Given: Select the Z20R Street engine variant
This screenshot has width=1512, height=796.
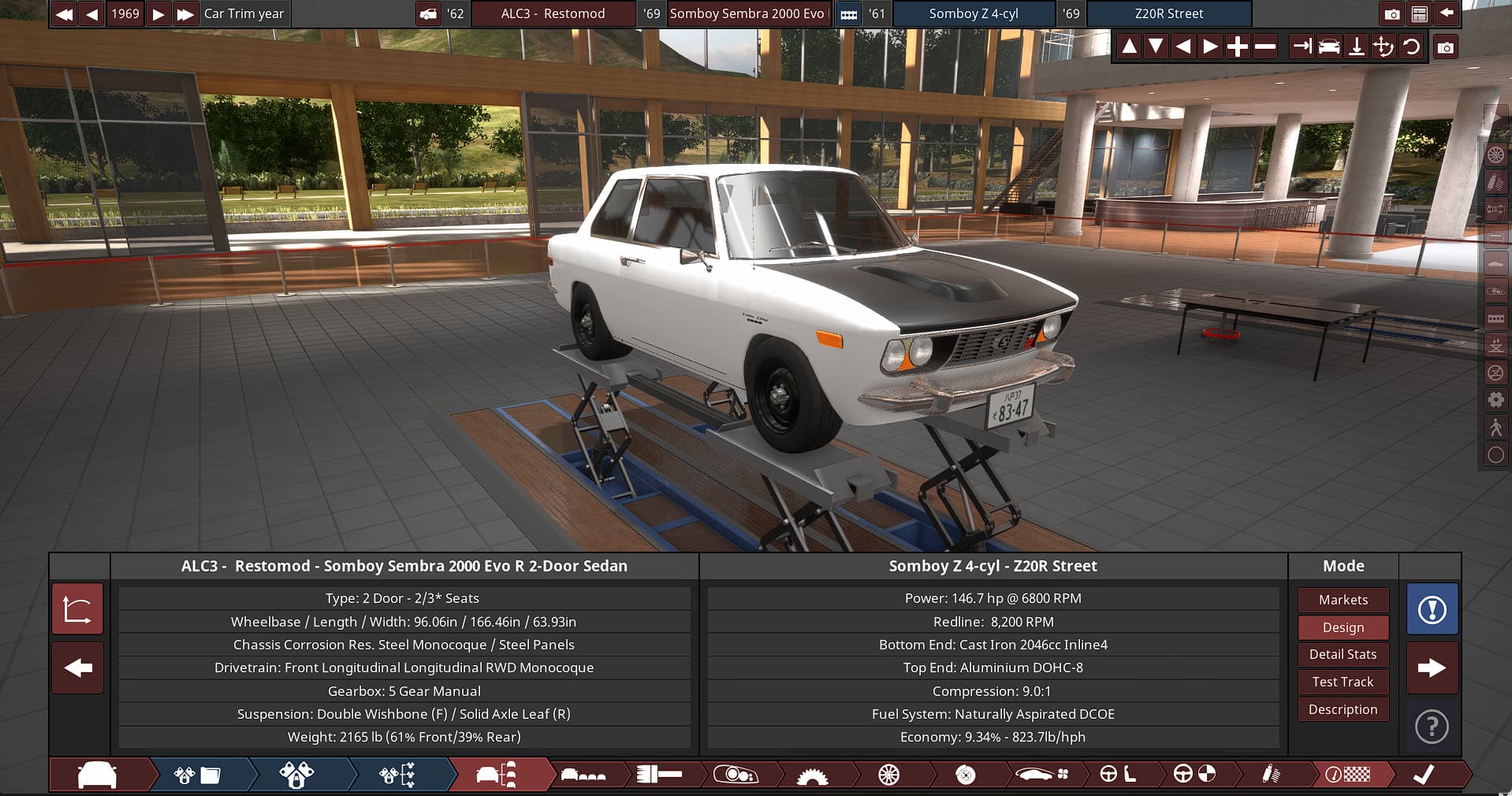Looking at the screenshot, I should [1168, 13].
